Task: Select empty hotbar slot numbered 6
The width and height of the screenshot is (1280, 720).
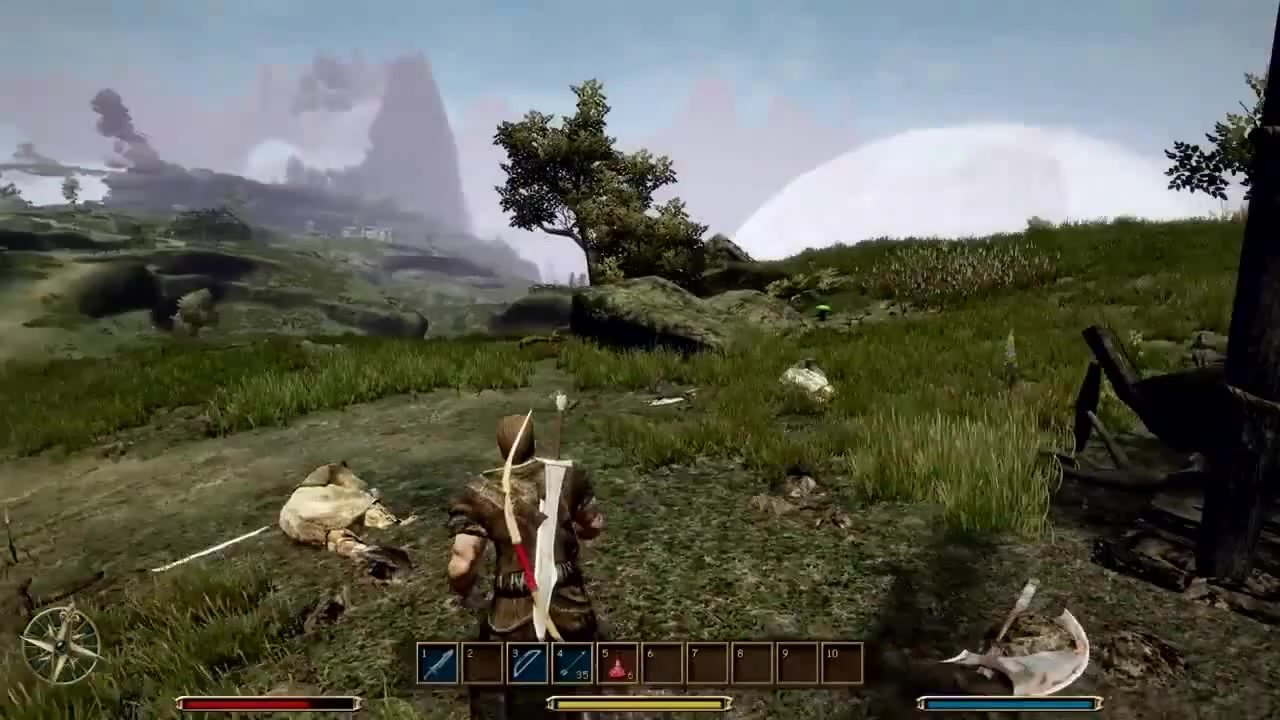Action: click(663, 663)
